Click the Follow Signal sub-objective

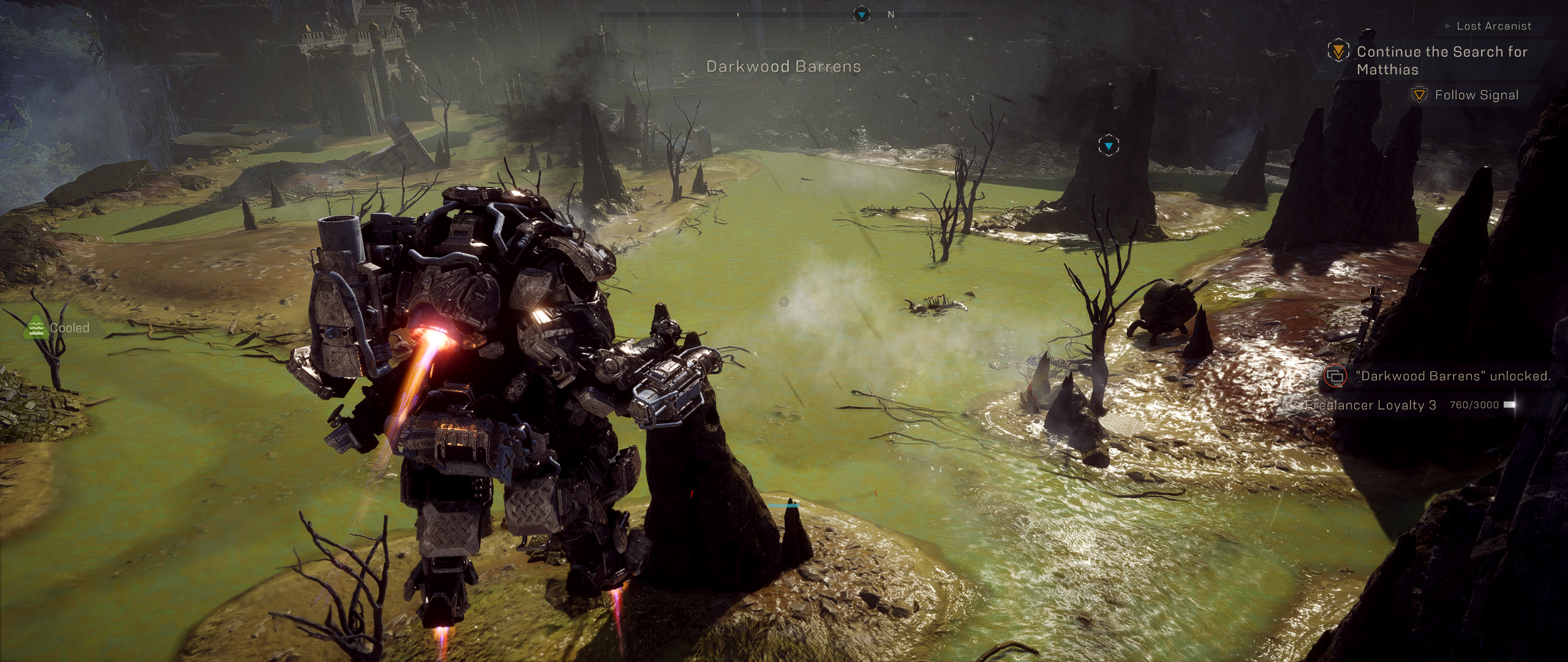click(1476, 95)
